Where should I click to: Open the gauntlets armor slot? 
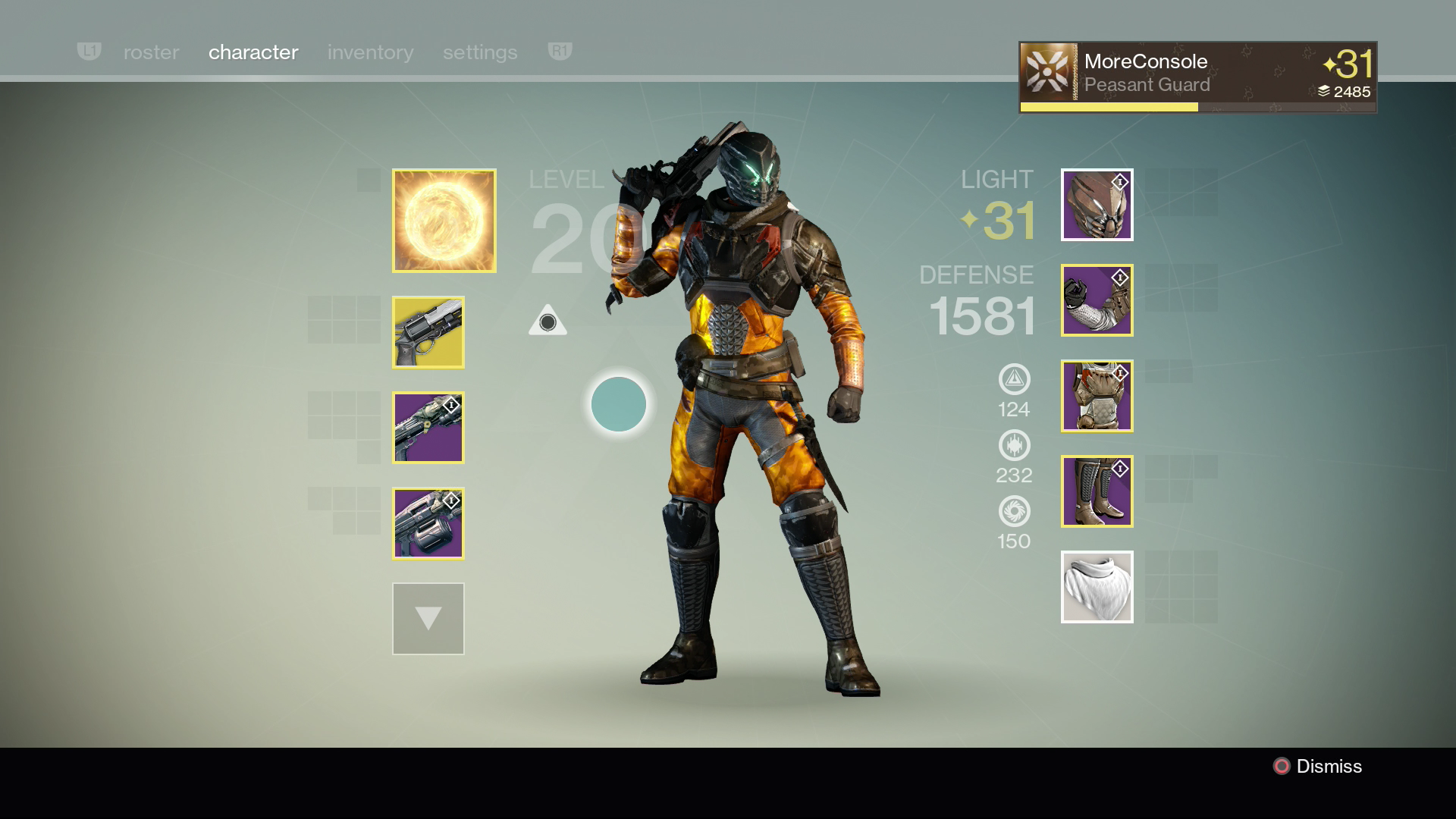pyautogui.click(x=1097, y=300)
